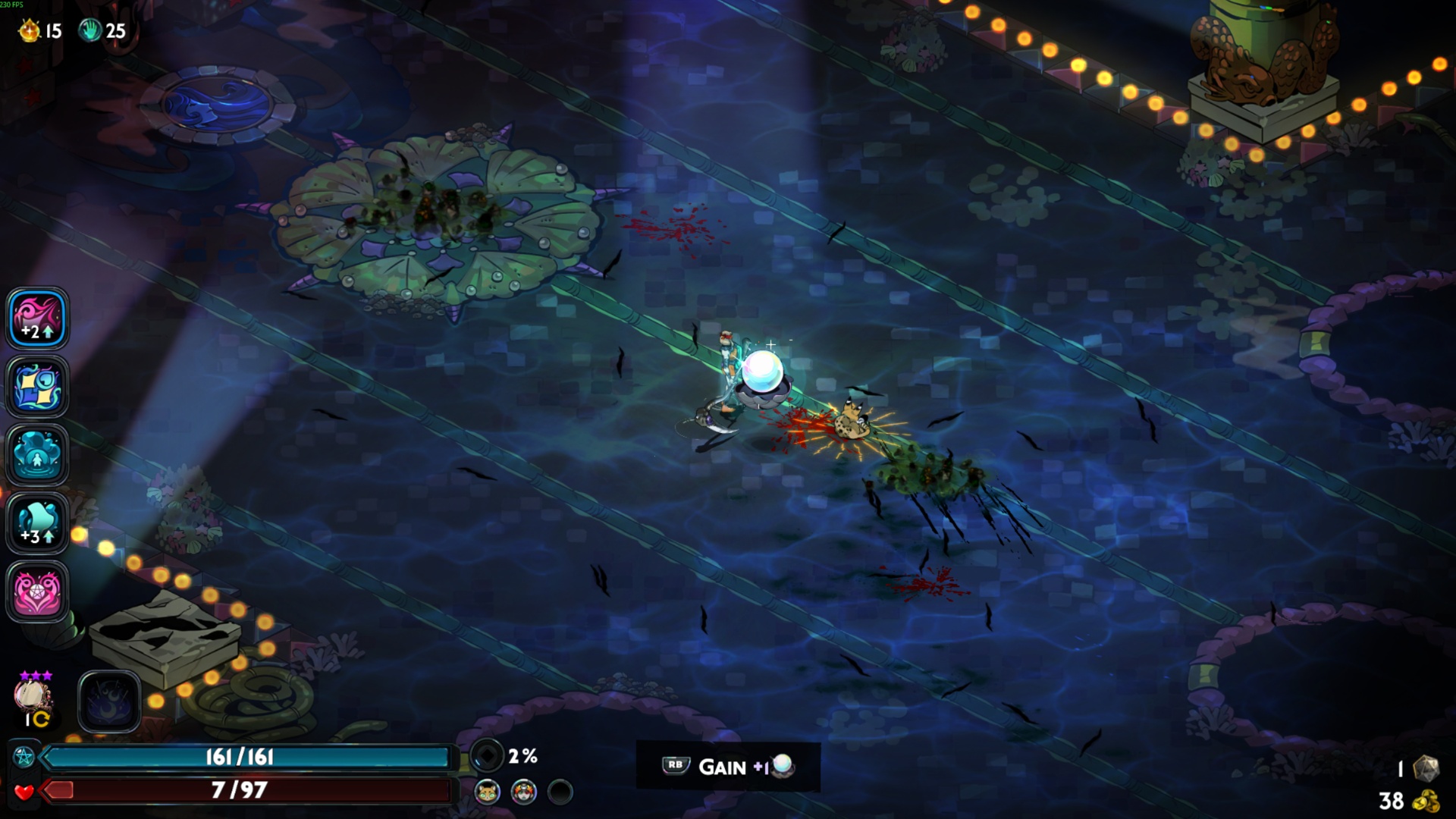Select the pink heart pentagram boon
This screenshot has height=819, width=1456.
point(37,591)
